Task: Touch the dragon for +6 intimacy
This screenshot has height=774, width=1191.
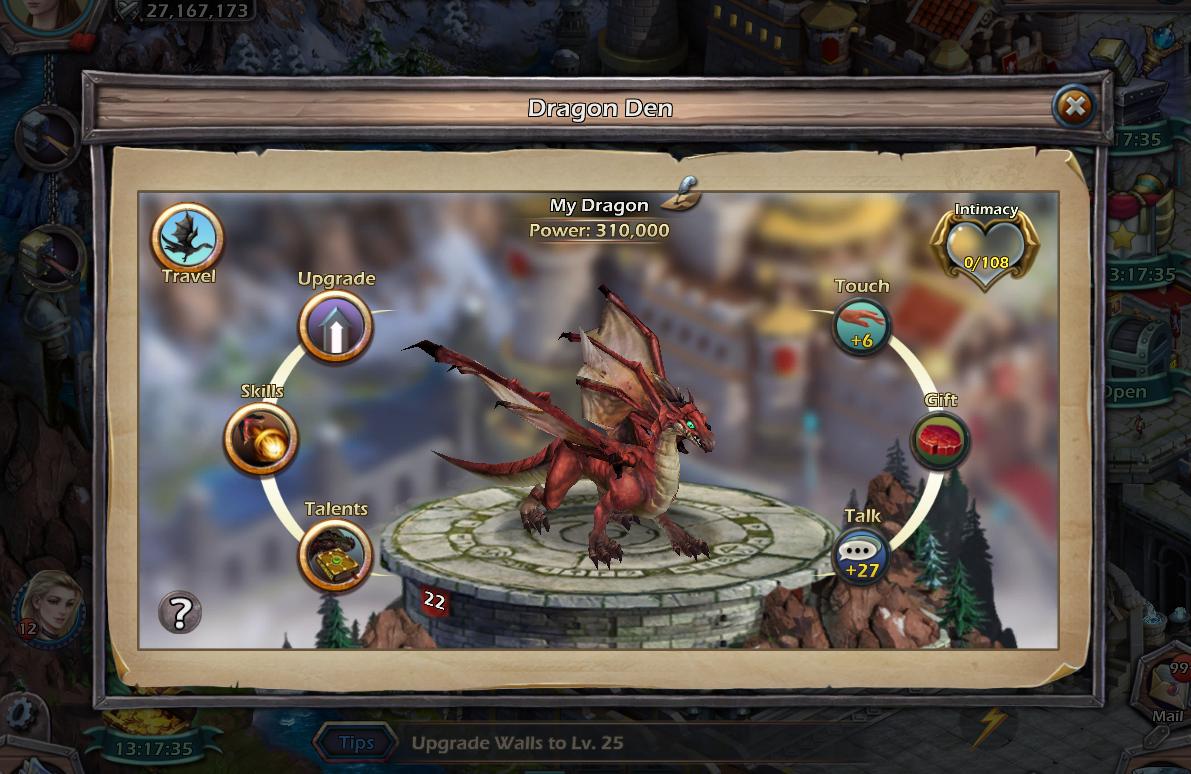Action: tap(862, 325)
